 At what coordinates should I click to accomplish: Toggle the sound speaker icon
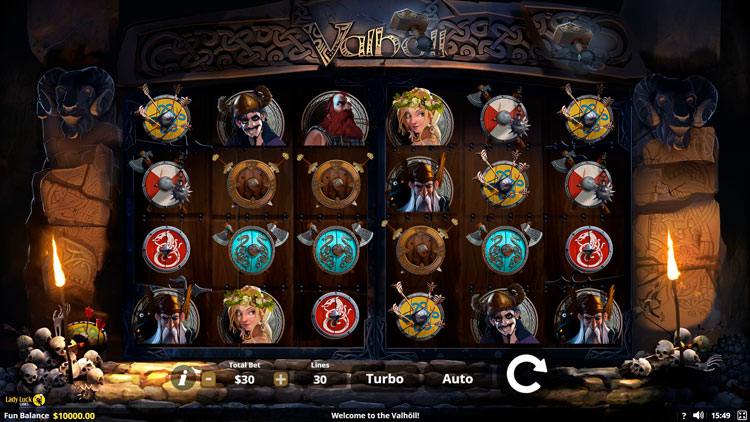[698, 415]
